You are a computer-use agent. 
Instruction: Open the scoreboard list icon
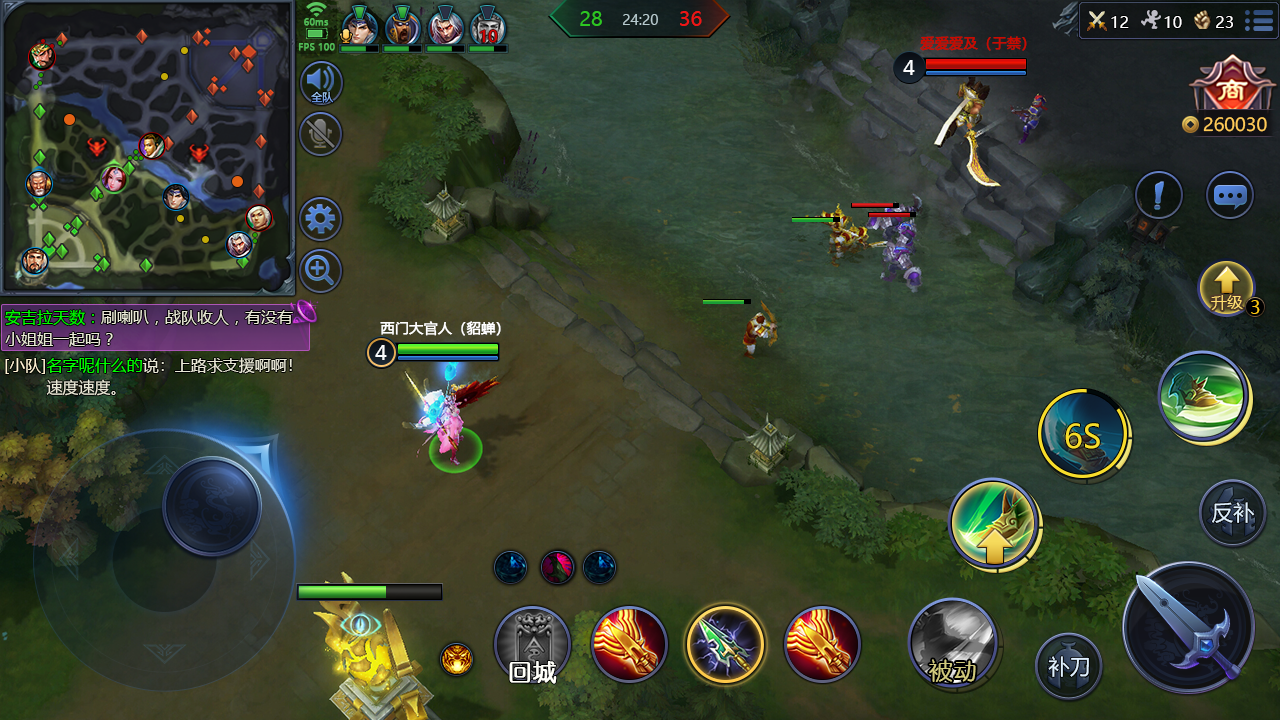tap(1258, 21)
